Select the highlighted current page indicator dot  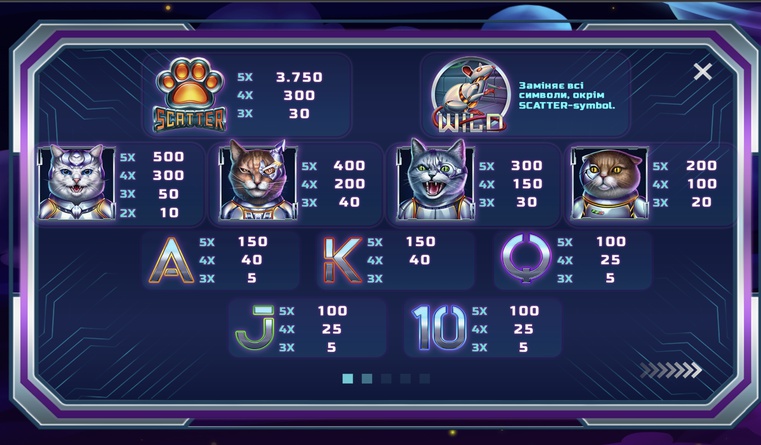click(348, 379)
